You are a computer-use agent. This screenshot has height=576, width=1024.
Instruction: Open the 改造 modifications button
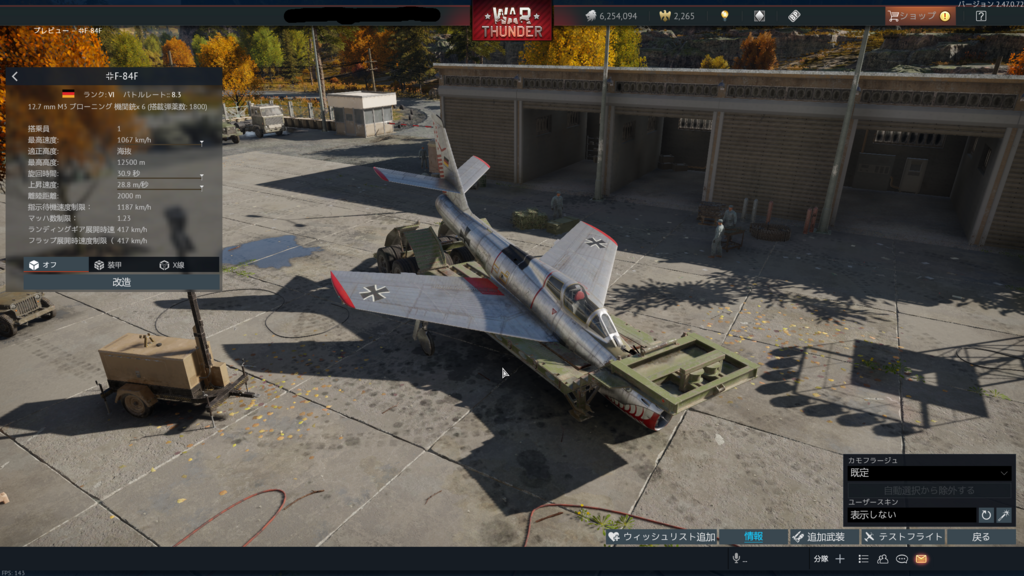pos(121,282)
